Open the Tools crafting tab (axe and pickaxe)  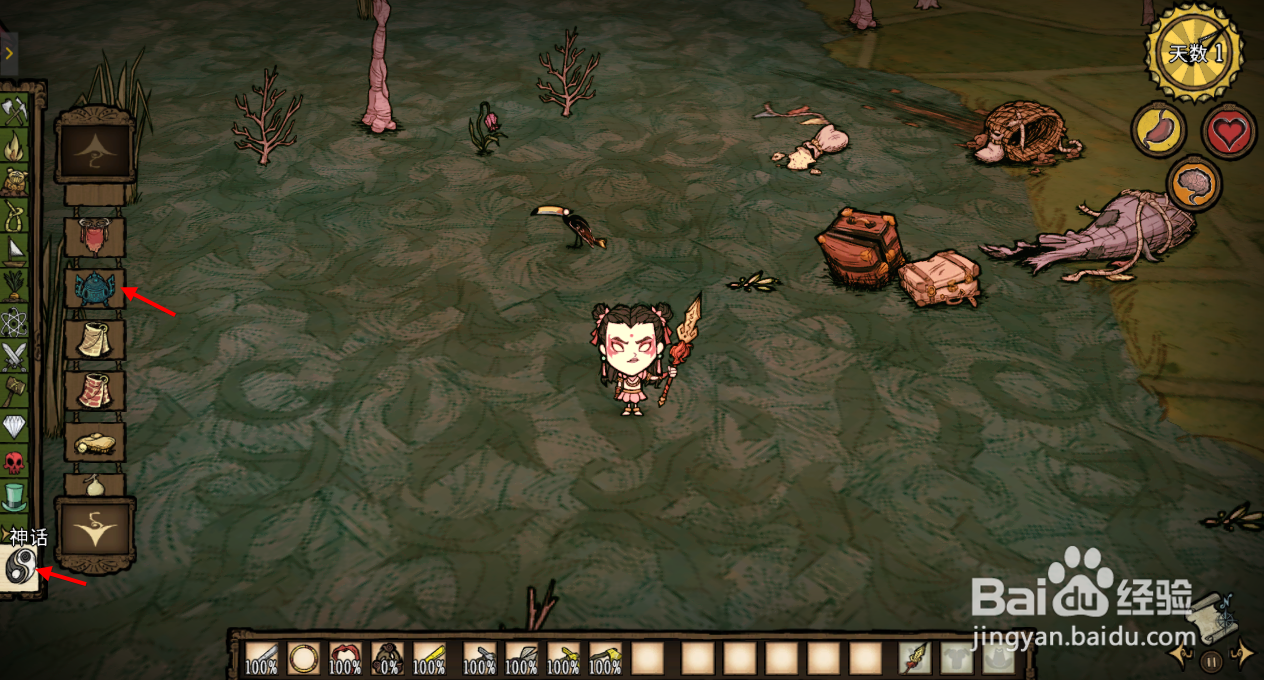point(14,110)
